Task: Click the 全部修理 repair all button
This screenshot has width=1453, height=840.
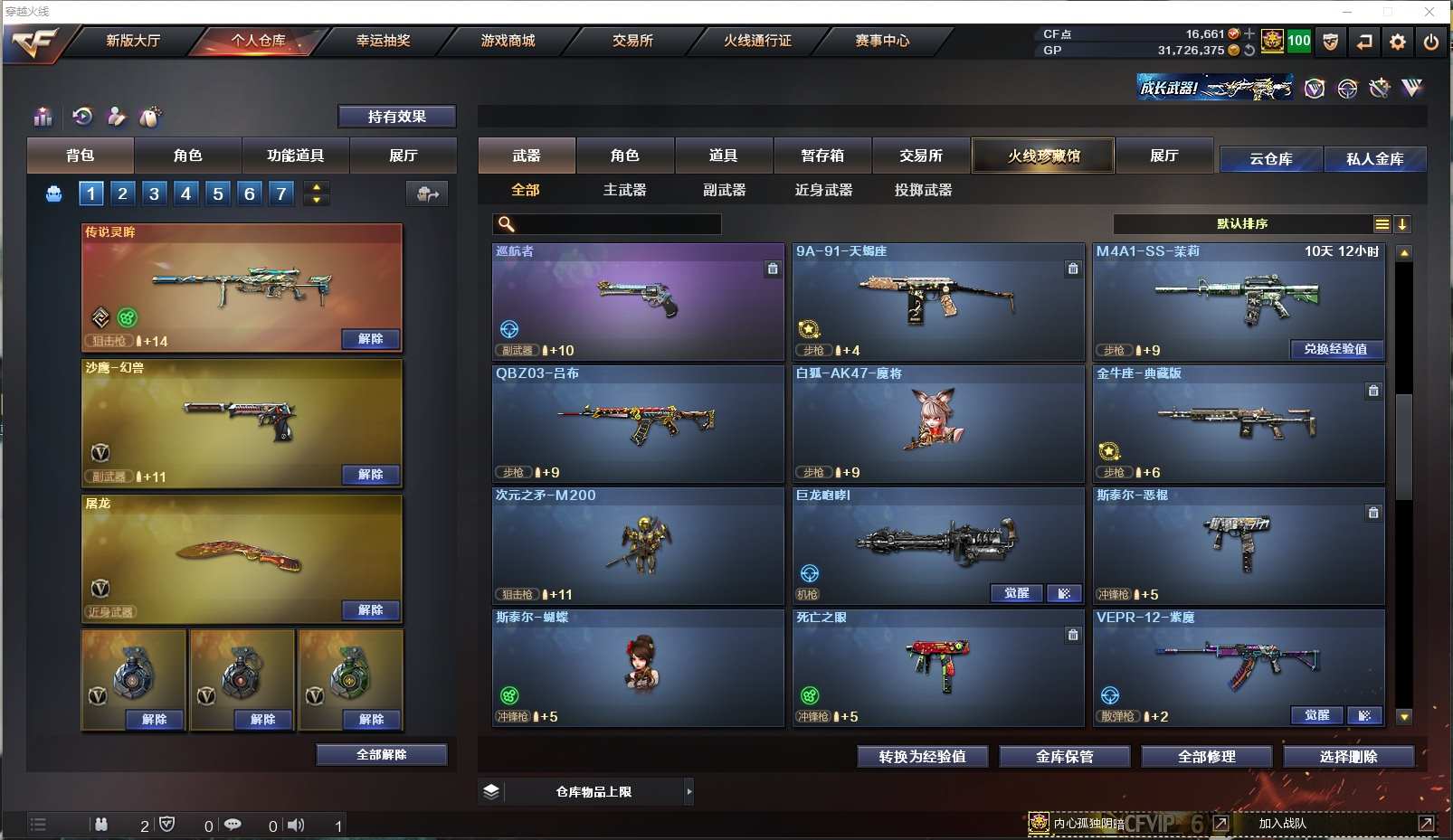Action: coord(1206,757)
